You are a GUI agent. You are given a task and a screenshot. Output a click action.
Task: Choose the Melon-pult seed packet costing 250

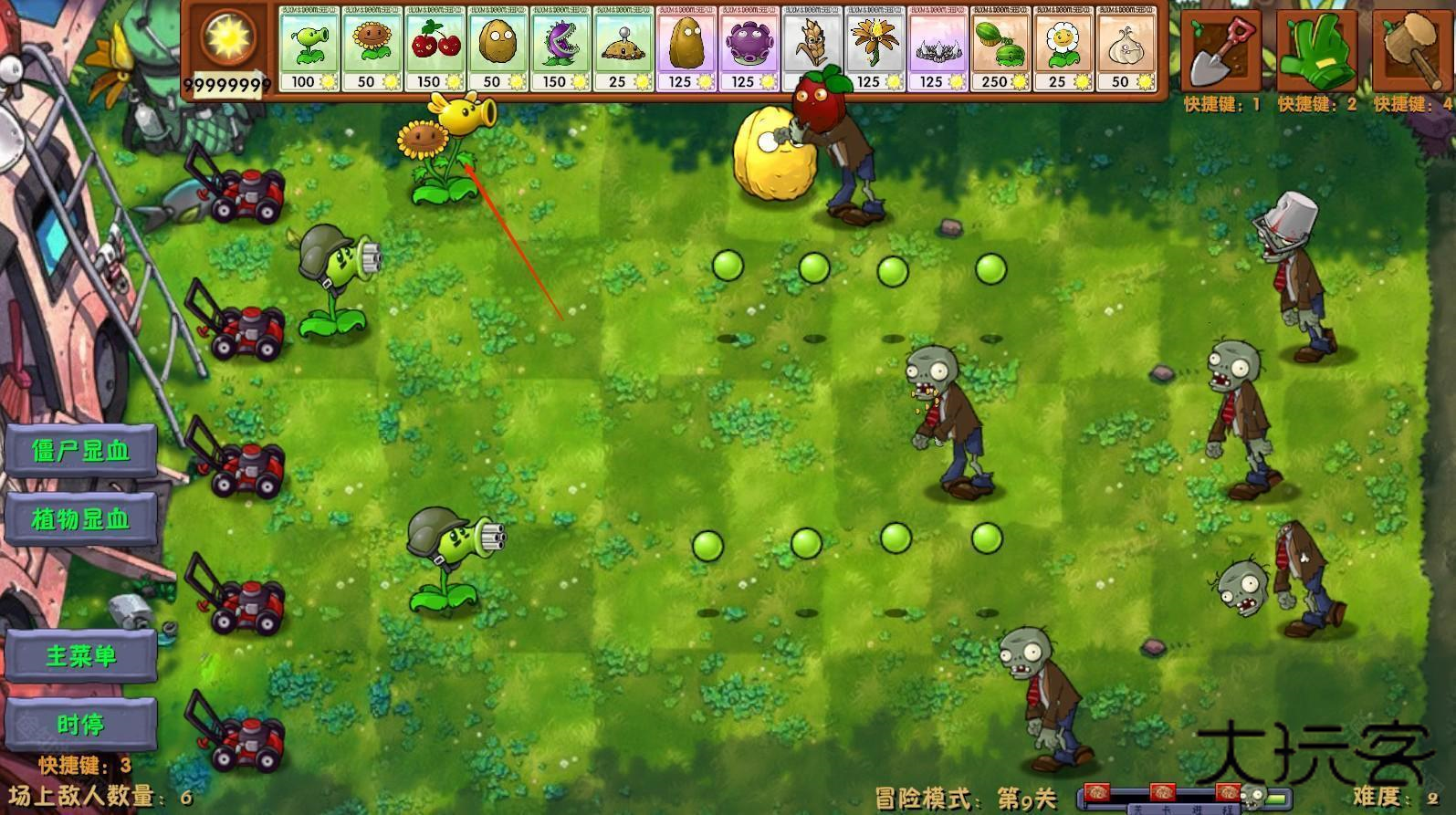[999, 50]
